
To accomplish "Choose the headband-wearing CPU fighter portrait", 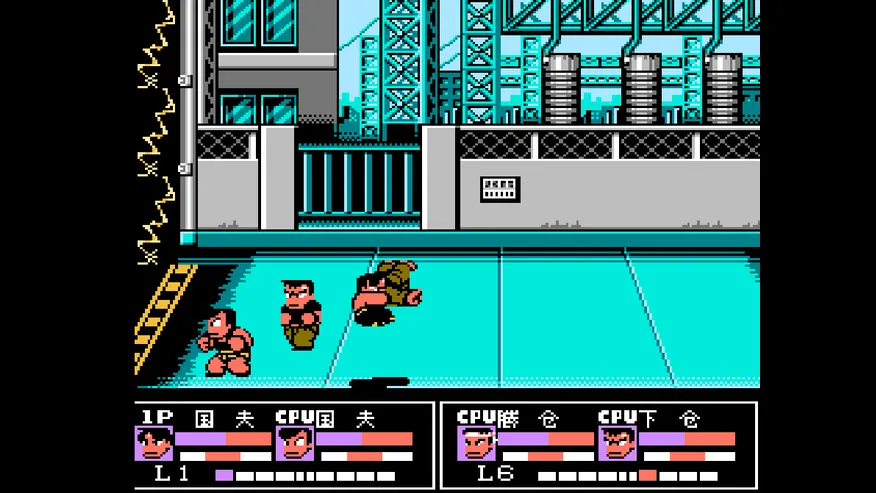I will 477,443.
